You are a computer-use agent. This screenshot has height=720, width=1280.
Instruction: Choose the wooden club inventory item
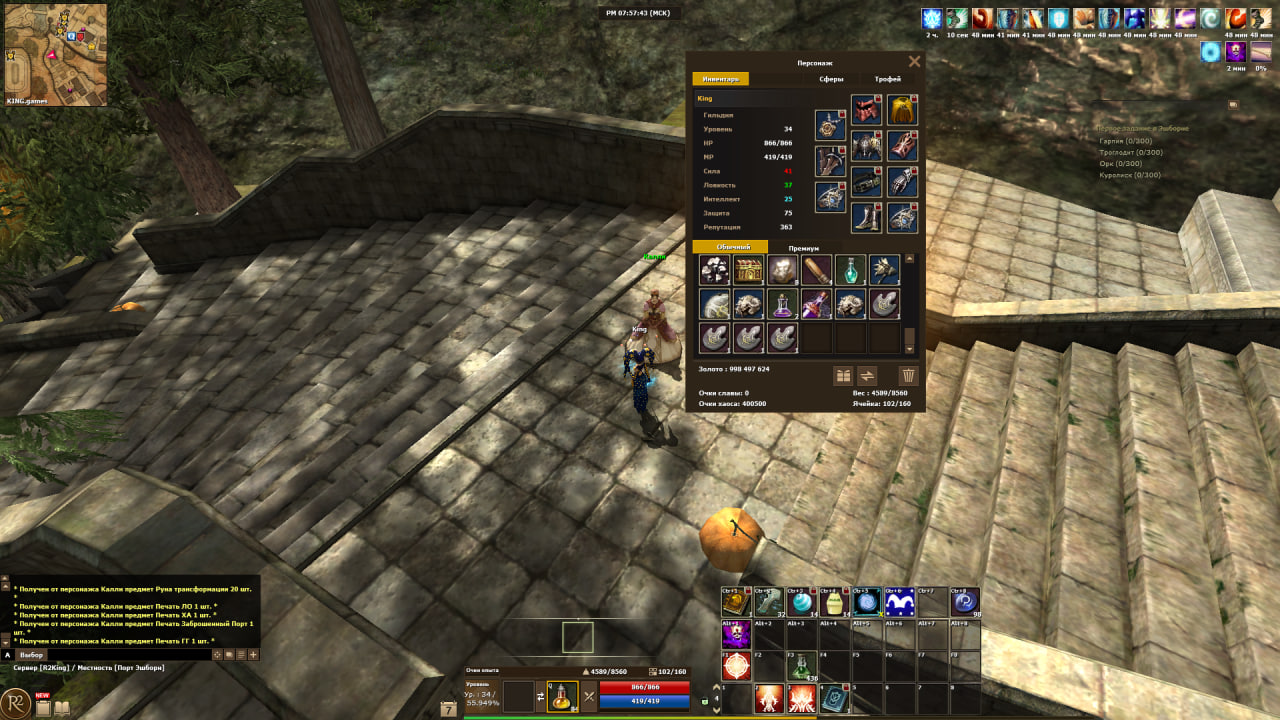pyautogui.click(x=816, y=269)
